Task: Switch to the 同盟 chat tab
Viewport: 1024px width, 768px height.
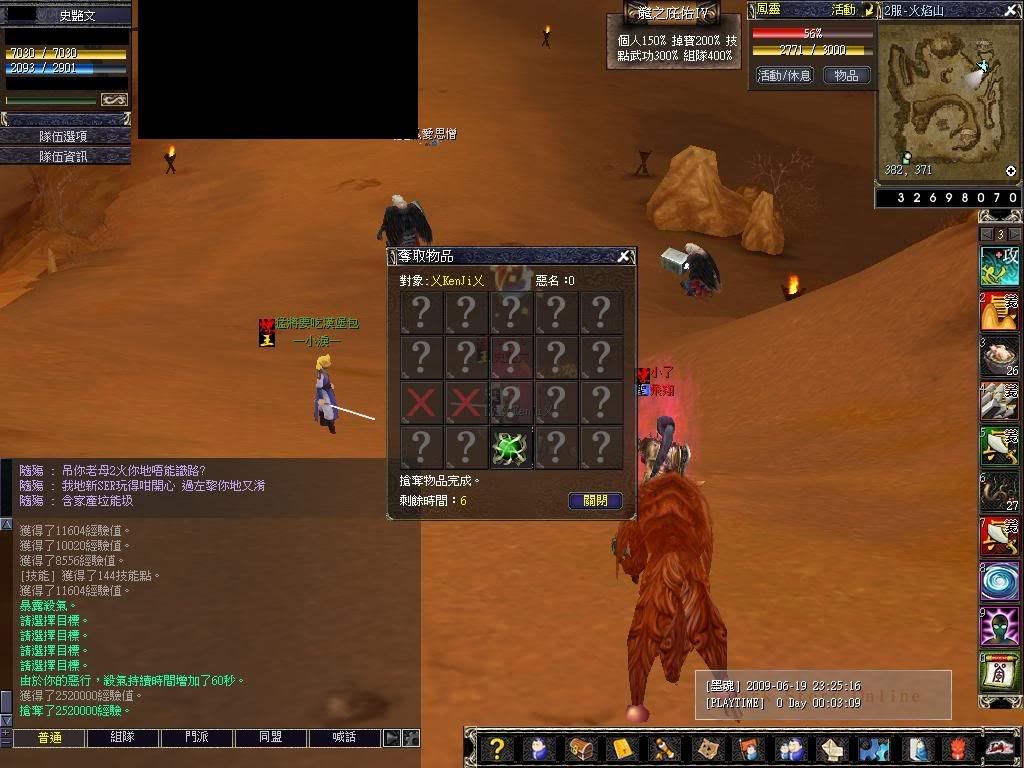Action: (271, 738)
